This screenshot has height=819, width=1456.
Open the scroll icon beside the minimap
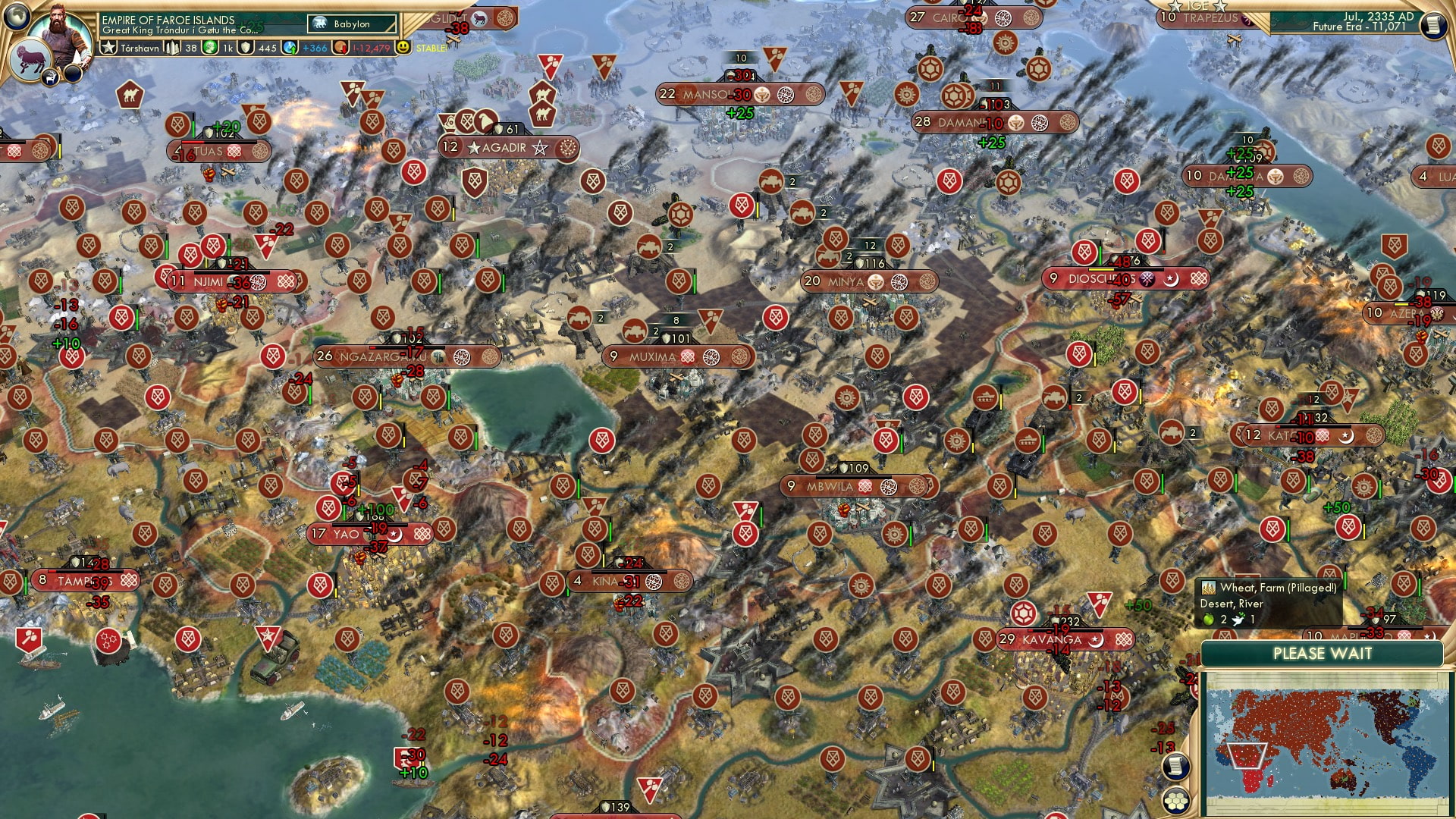(x=1175, y=766)
